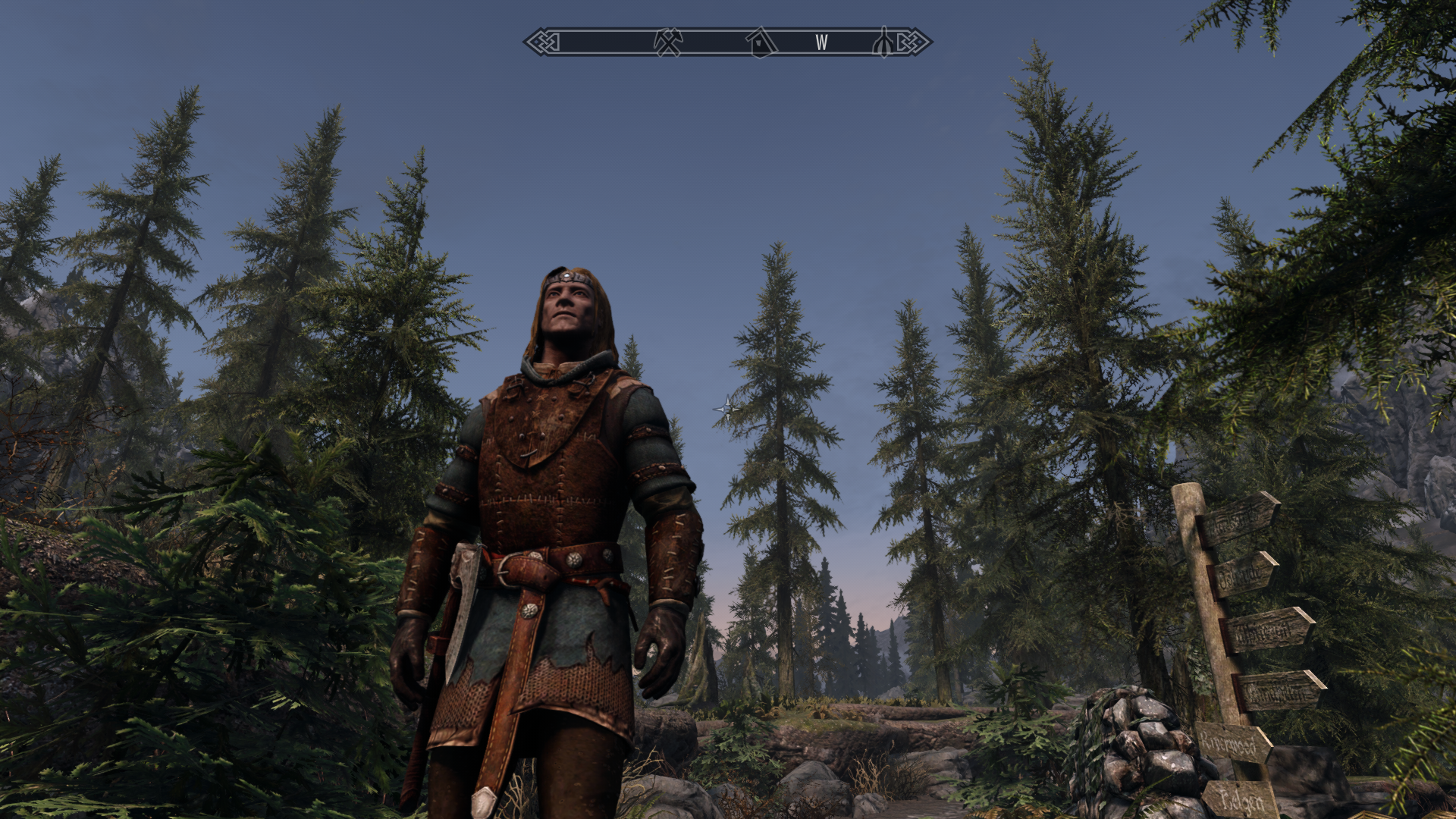Select the crossed pickaxes symbol in the HUD bar
This screenshot has width=1456, height=819.
pyautogui.click(x=668, y=43)
